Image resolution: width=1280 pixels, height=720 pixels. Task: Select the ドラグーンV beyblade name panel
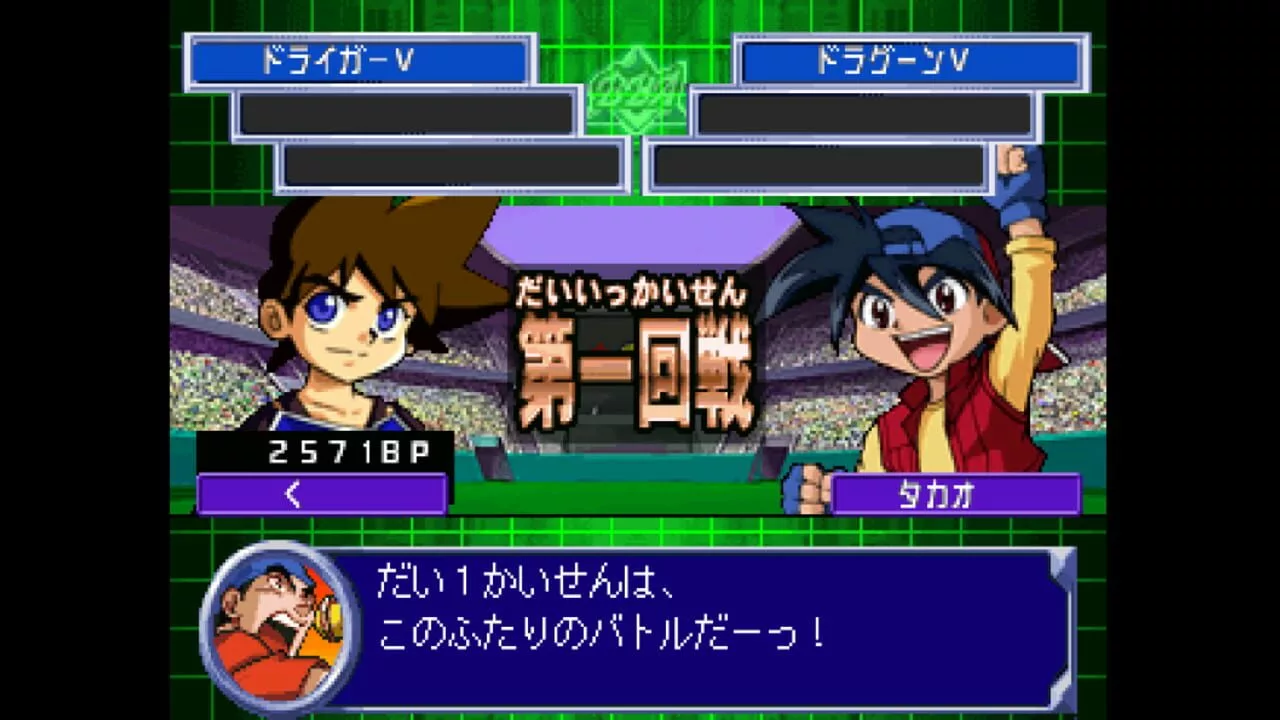911,62
